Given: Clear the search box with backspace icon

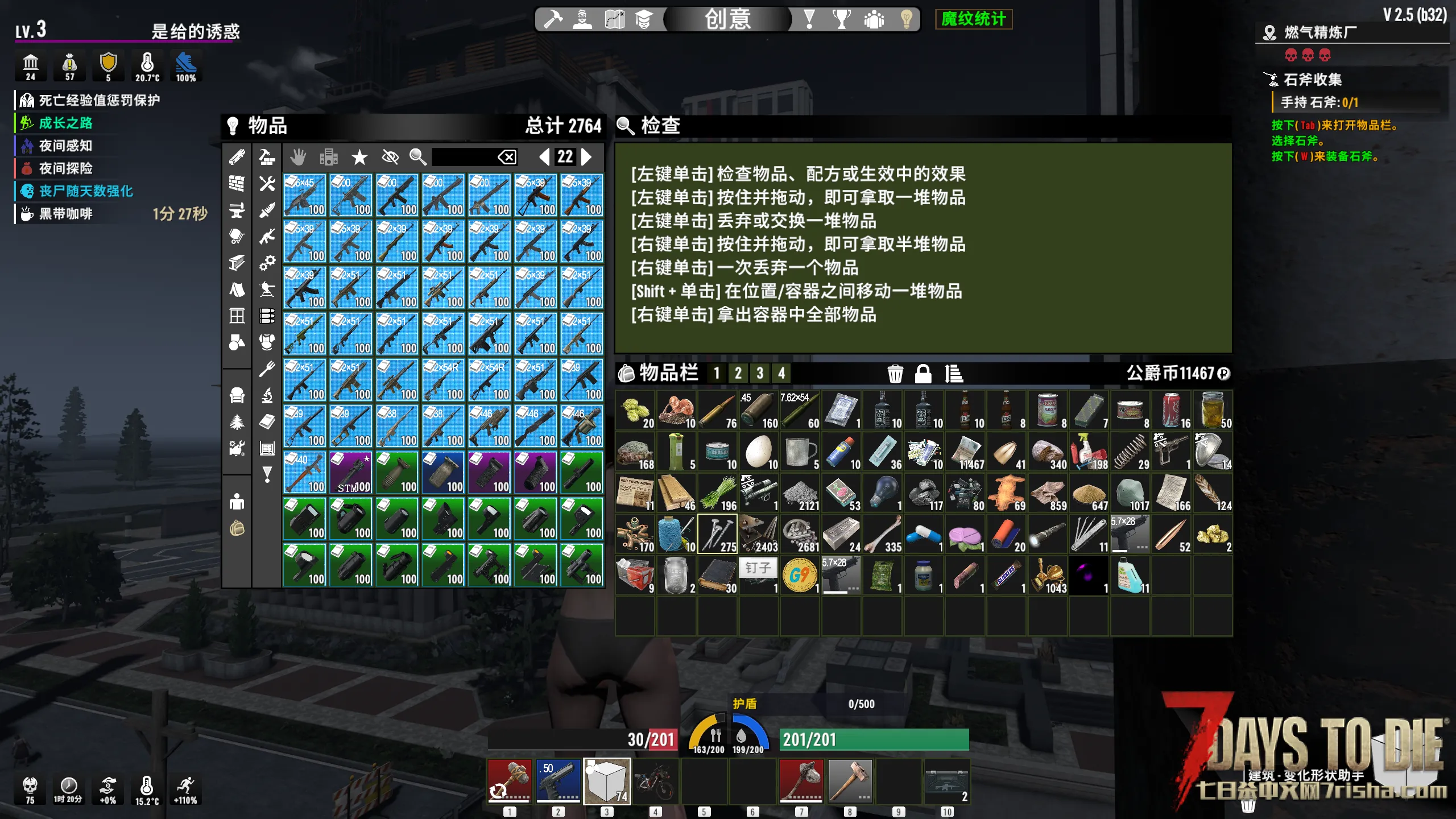Looking at the screenshot, I should point(507,156).
